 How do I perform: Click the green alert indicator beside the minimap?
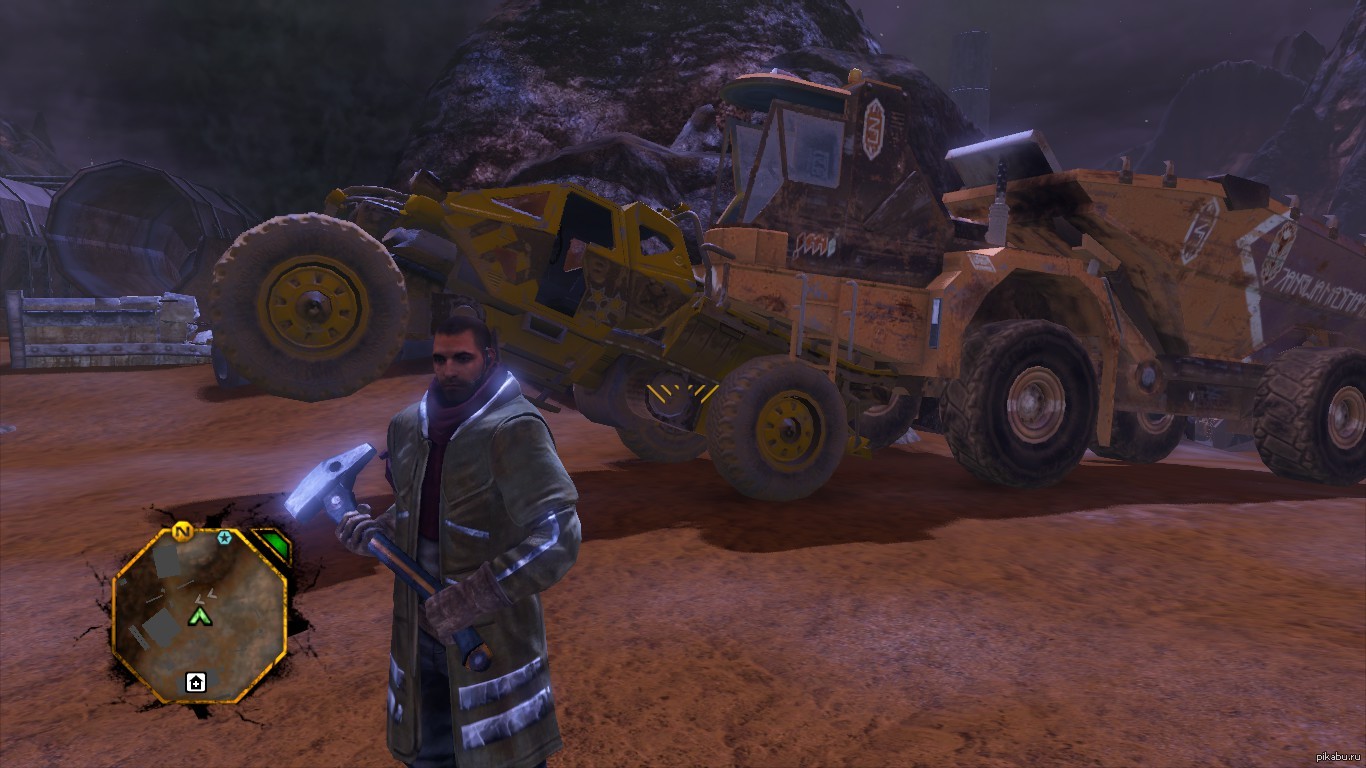(x=273, y=547)
